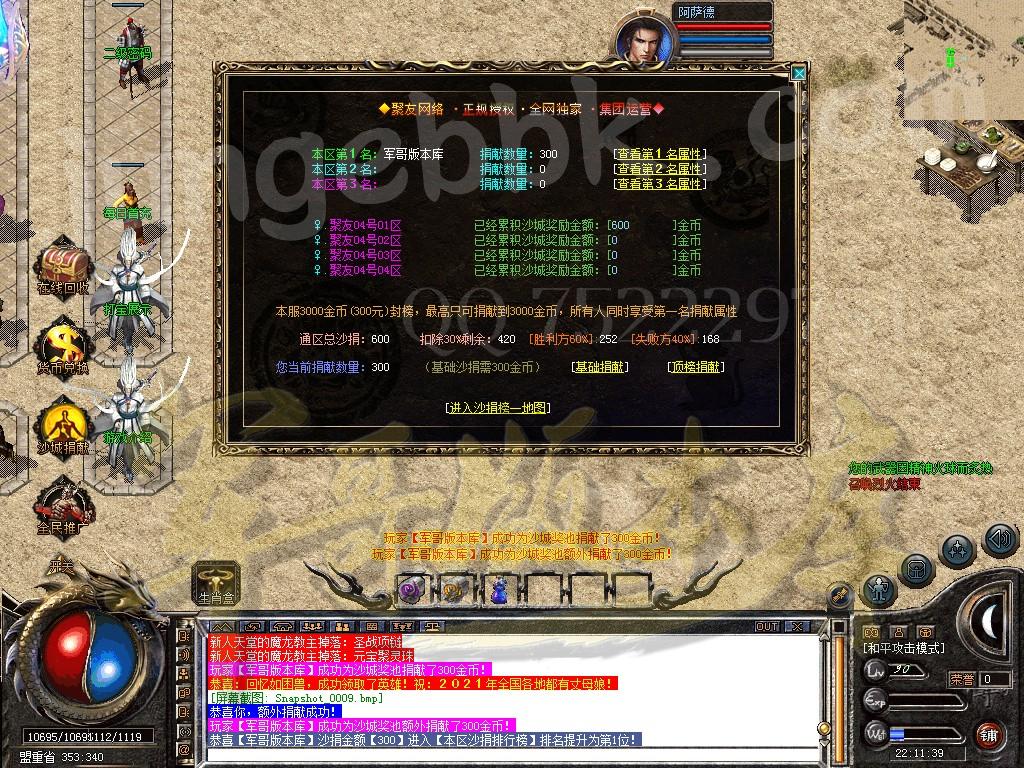Screen dimensions: 1024x768
Task: Close the donation ranking dialog
Action: coord(798,73)
